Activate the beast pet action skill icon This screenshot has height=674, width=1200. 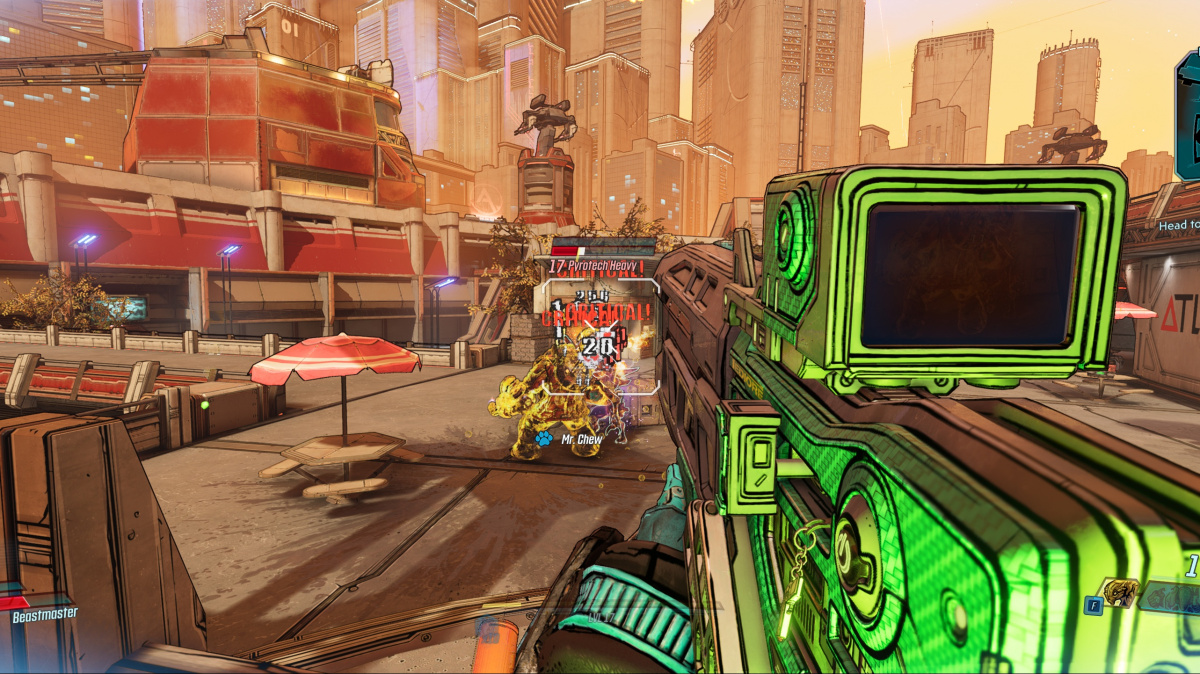pos(1119,594)
